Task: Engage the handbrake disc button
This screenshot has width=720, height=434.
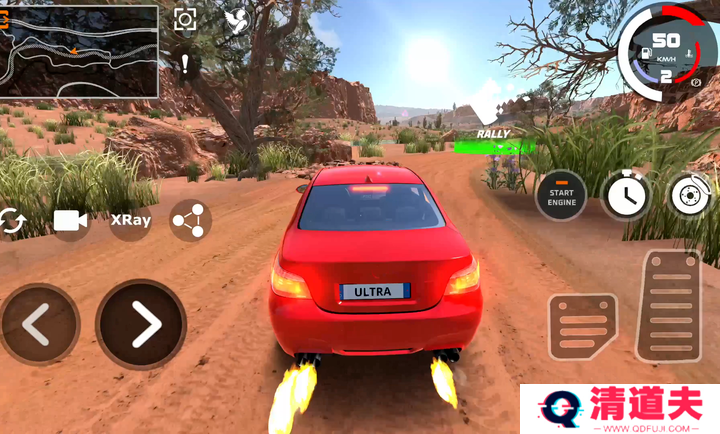Action: pyautogui.click(x=690, y=195)
